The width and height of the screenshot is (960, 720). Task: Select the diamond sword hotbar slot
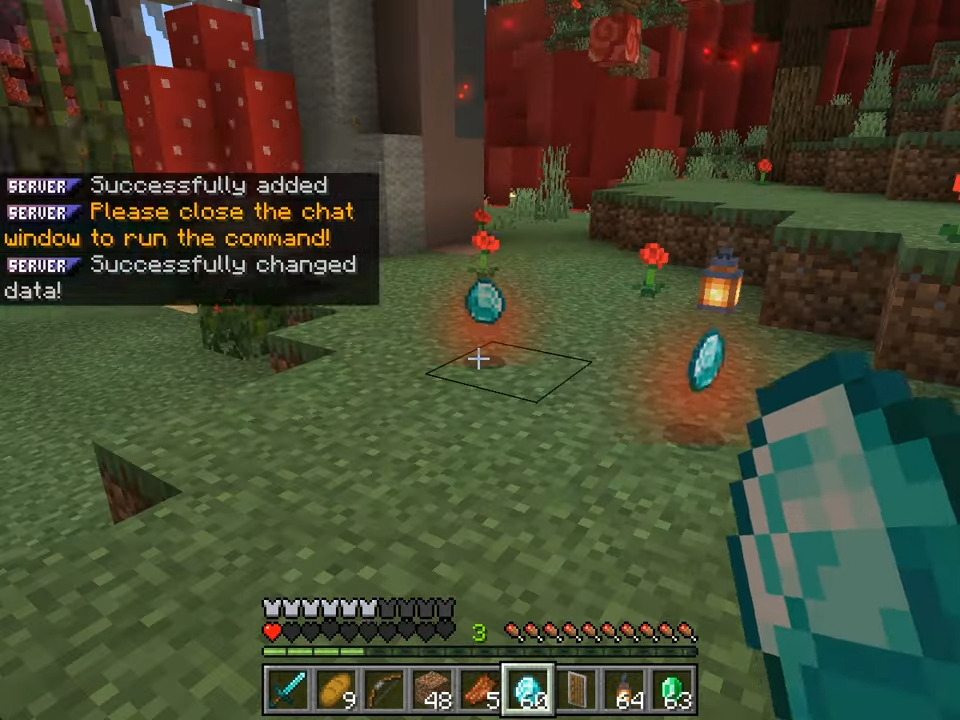tap(287, 690)
